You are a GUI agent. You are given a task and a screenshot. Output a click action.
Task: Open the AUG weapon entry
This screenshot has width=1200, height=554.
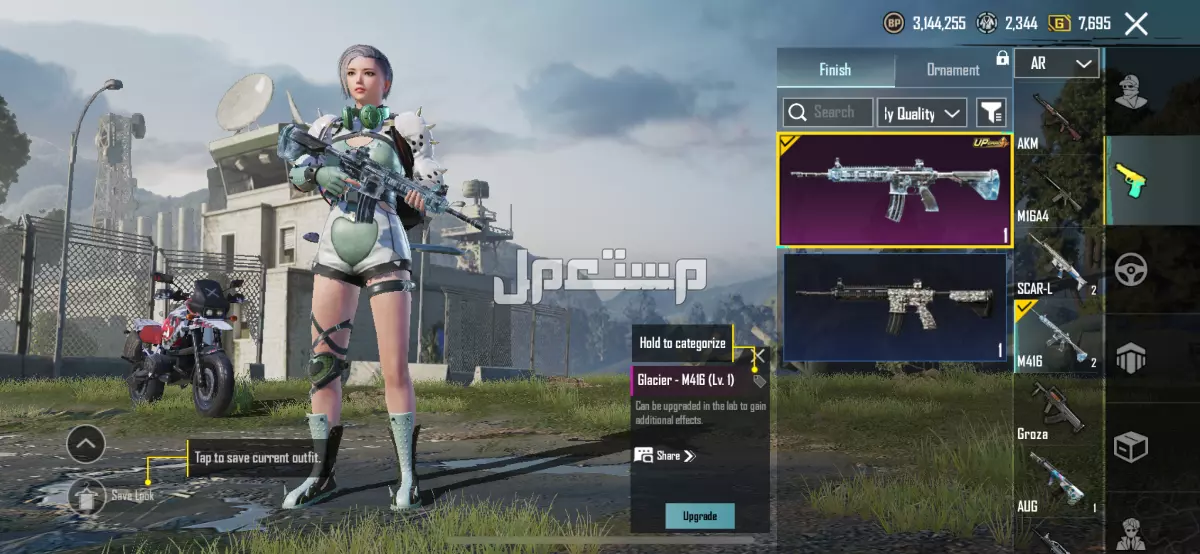click(x=1058, y=478)
